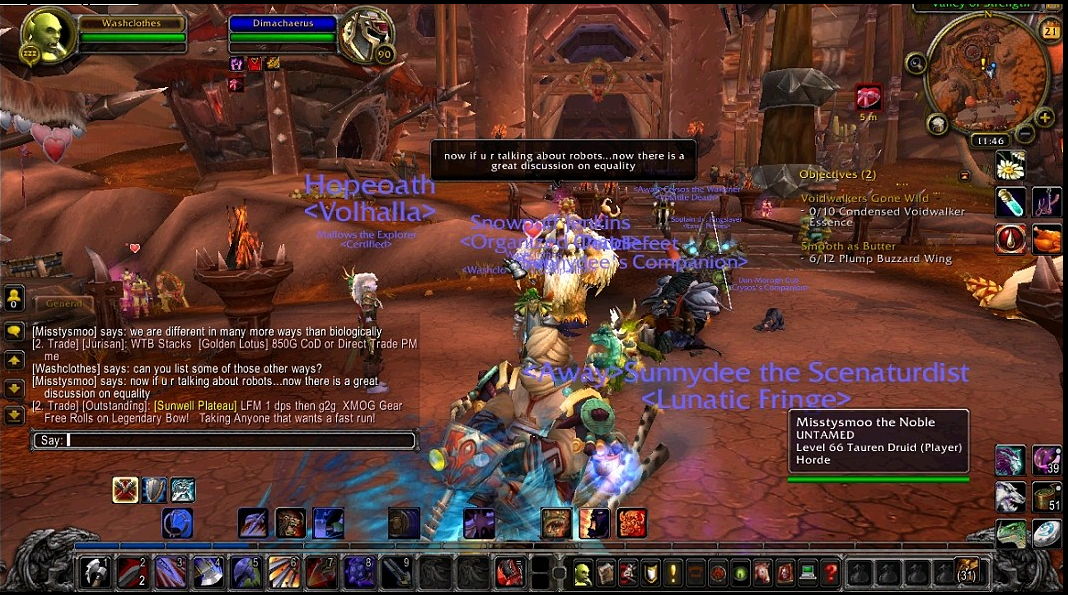Zoom out the minimap with minus button
This screenshot has width=1068, height=595.
pyautogui.click(x=1025, y=134)
